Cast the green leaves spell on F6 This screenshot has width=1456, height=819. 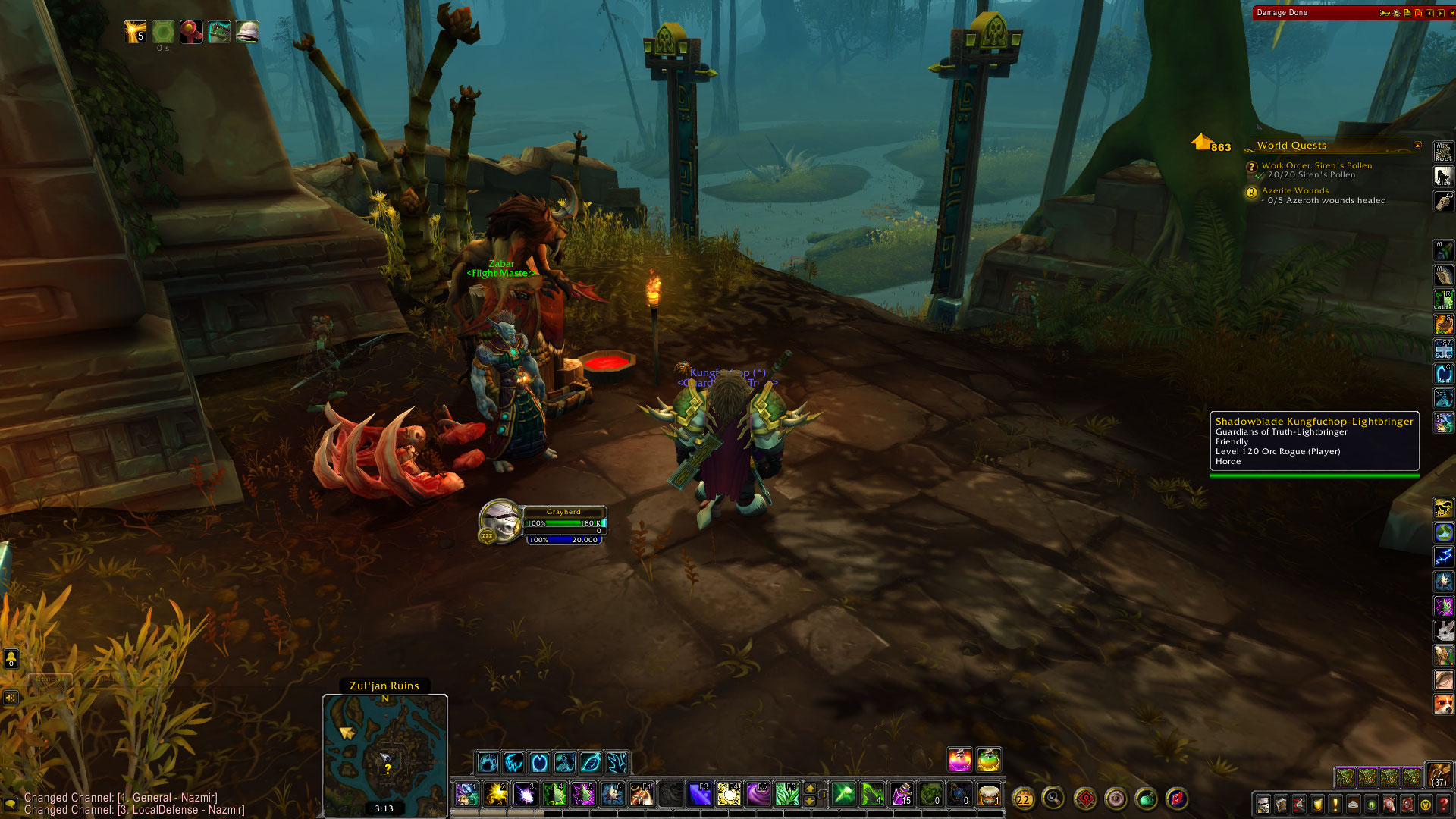(x=787, y=794)
